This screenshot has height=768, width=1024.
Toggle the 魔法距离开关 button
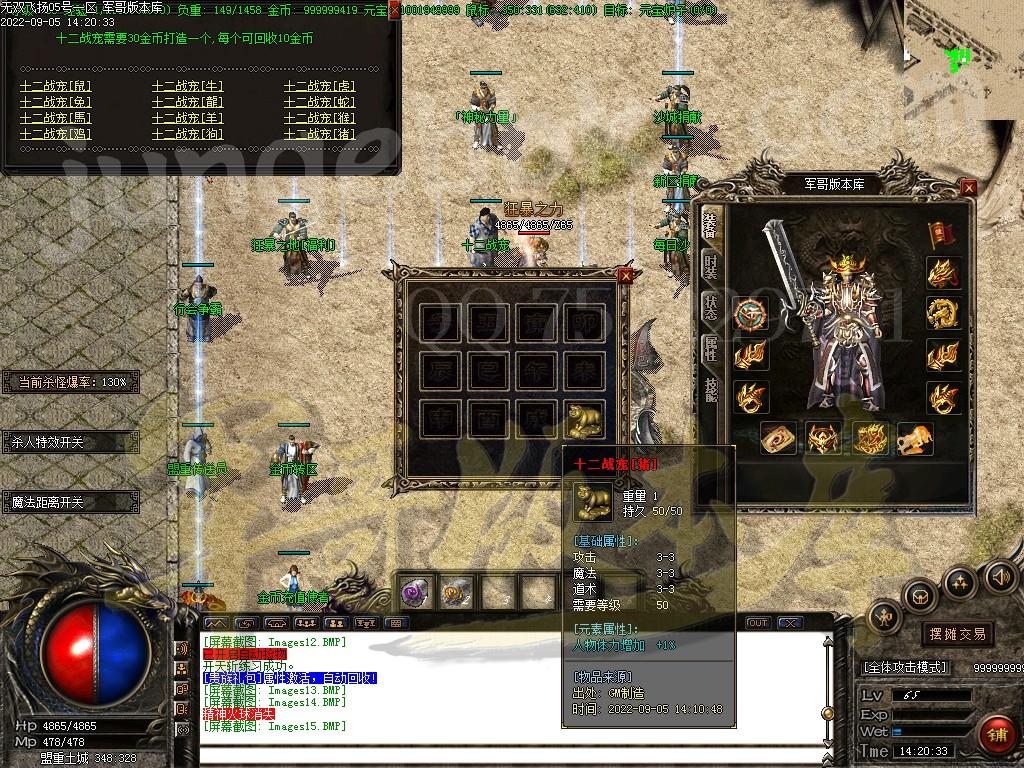click(69, 502)
